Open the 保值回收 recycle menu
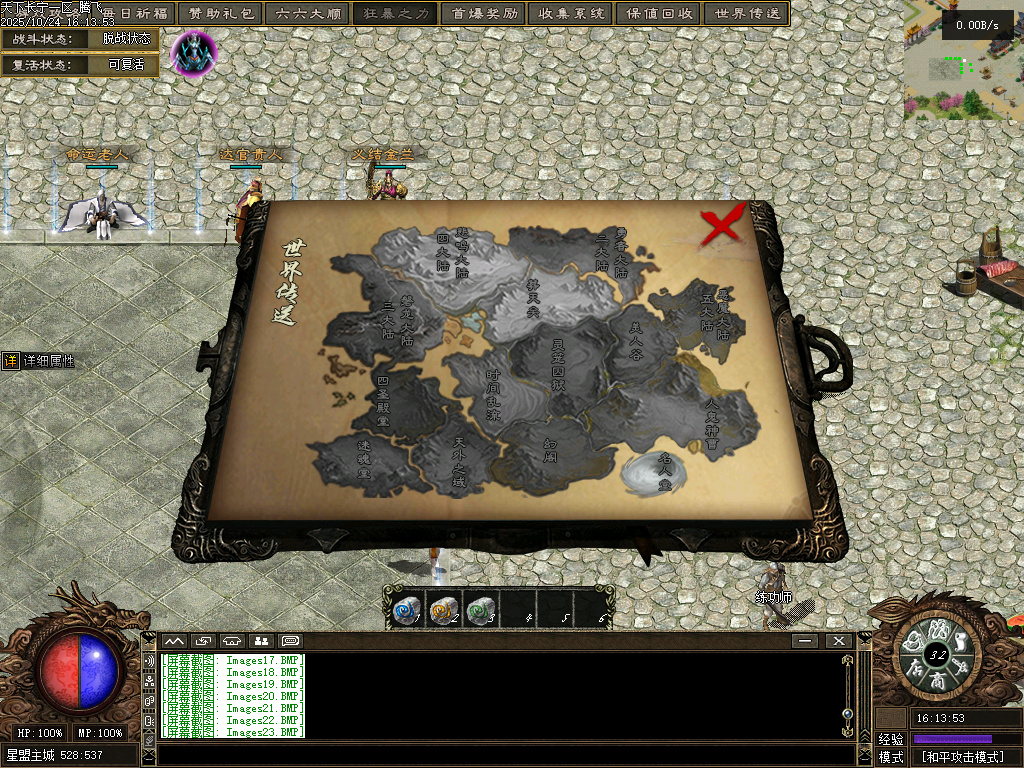1024x768 pixels. pyautogui.click(x=659, y=14)
